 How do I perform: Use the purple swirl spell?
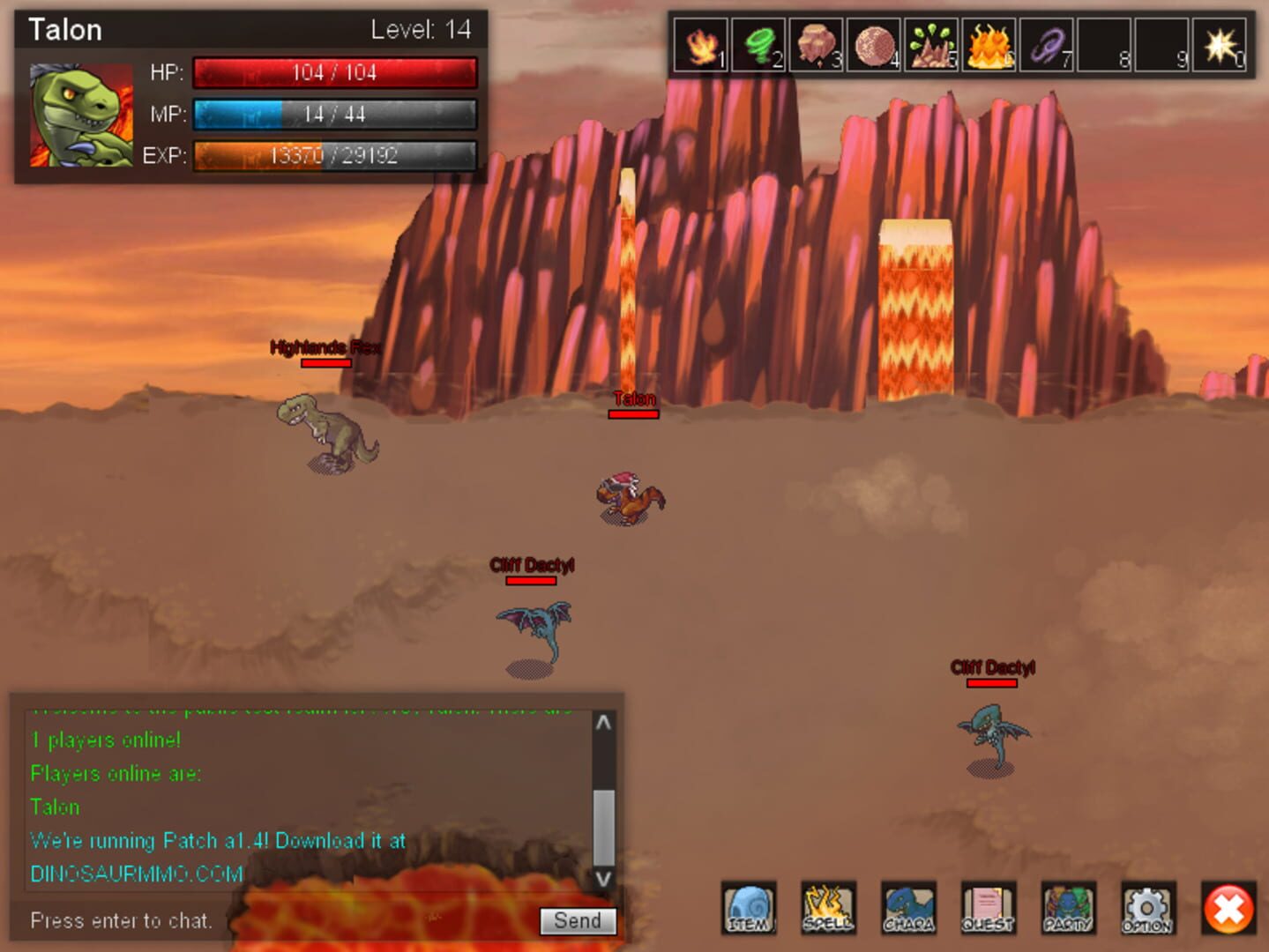tap(1047, 46)
